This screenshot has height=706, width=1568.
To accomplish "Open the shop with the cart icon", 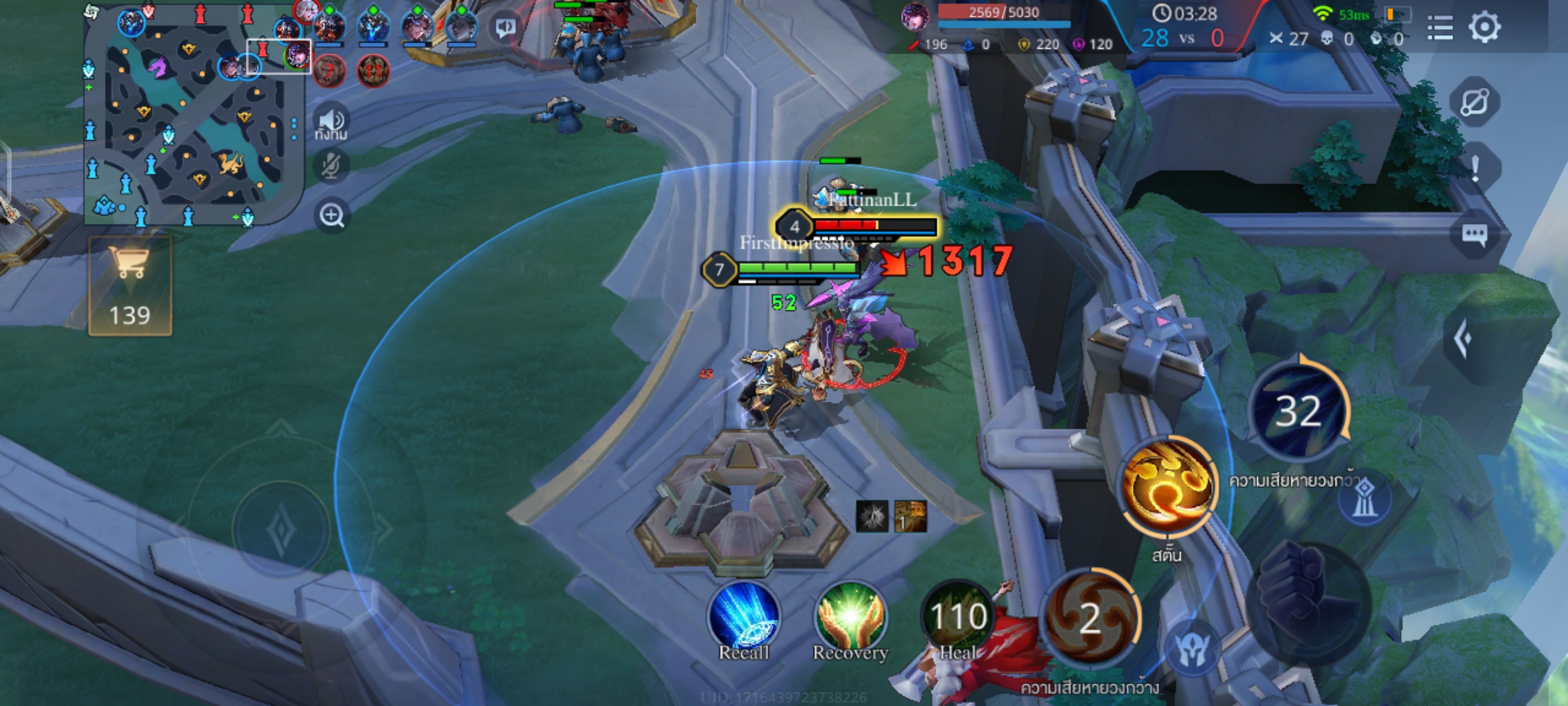I will [x=130, y=286].
